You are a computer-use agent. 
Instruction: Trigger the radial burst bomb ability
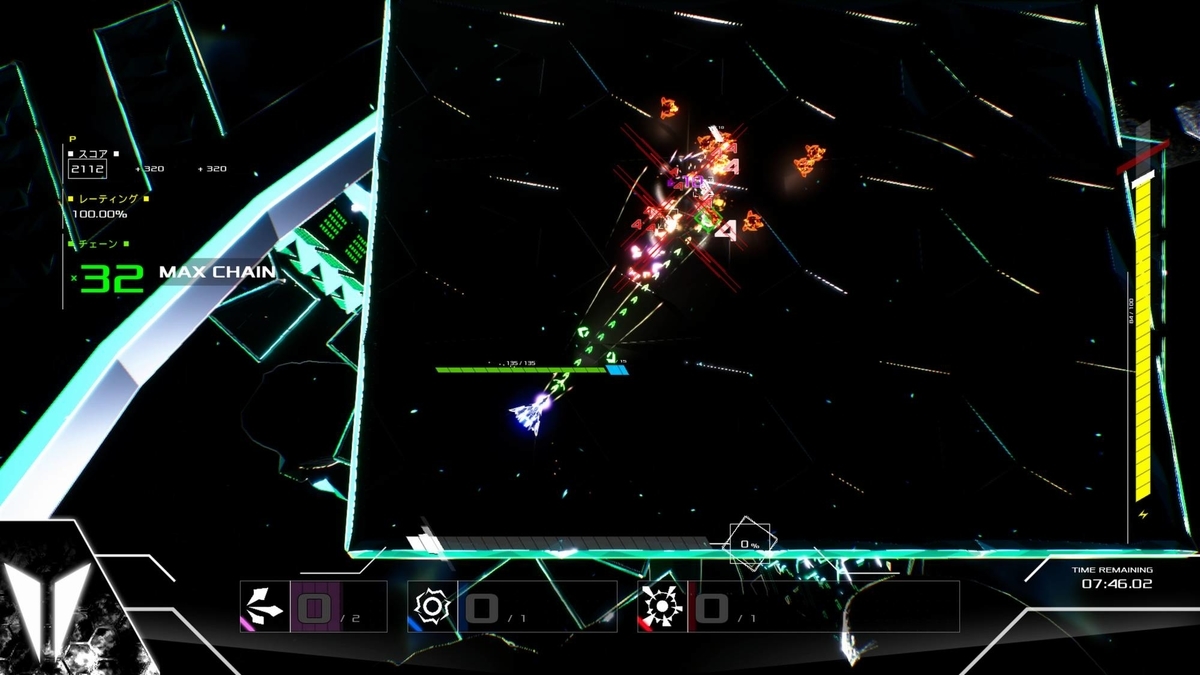[662, 606]
